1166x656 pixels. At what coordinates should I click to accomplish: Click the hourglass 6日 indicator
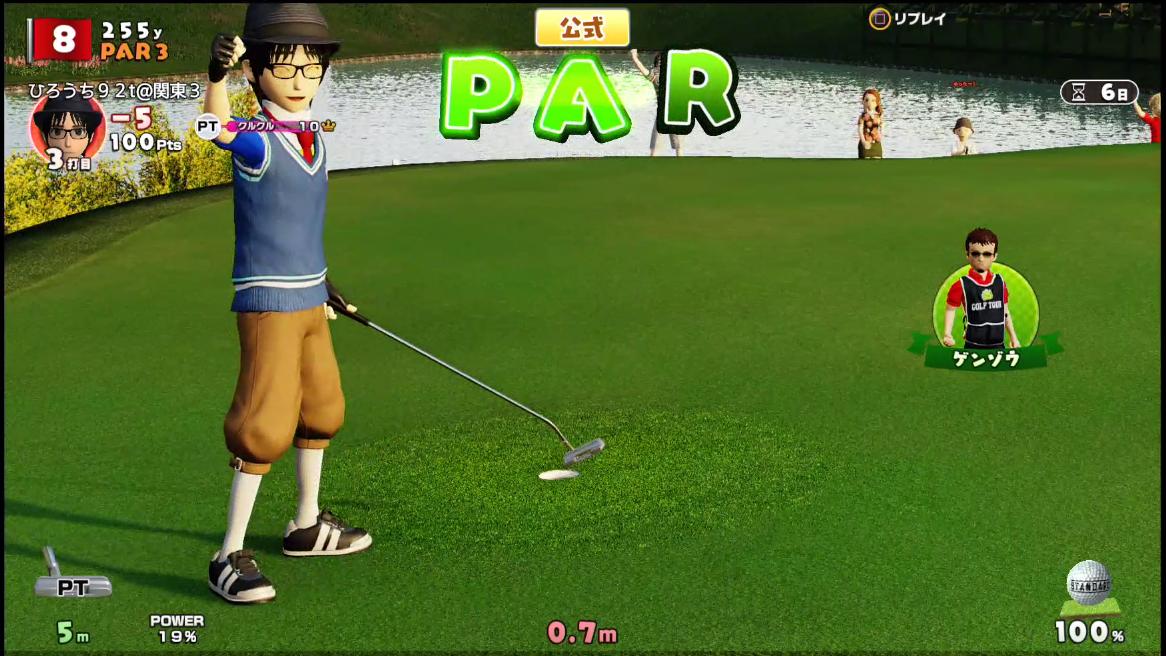click(1099, 92)
